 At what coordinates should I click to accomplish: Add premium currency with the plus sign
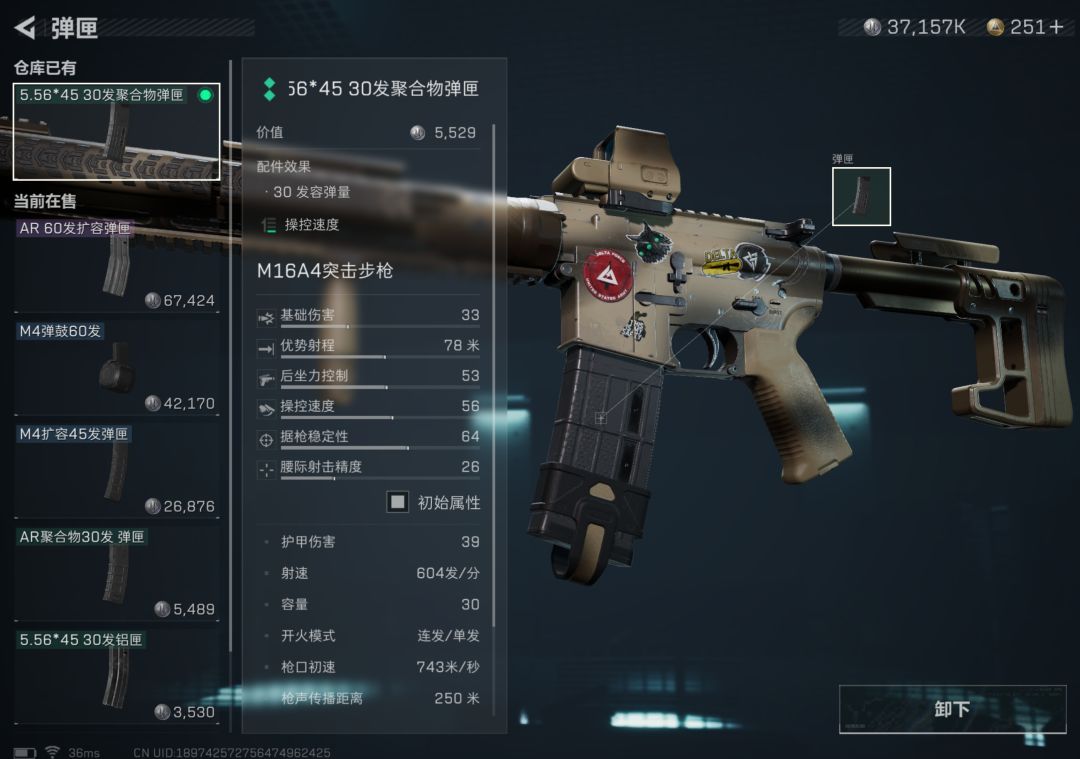pyautogui.click(x=1057, y=27)
